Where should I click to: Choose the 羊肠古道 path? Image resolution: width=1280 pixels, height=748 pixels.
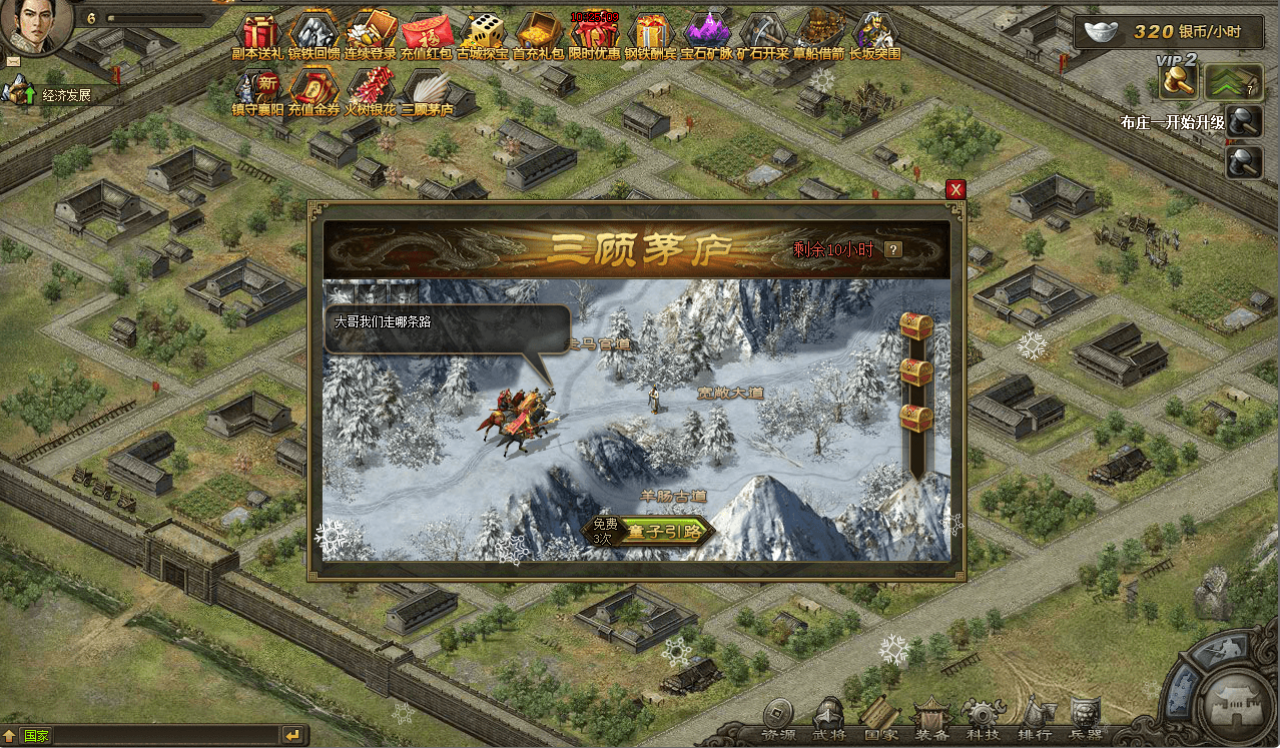click(x=673, y=495)
